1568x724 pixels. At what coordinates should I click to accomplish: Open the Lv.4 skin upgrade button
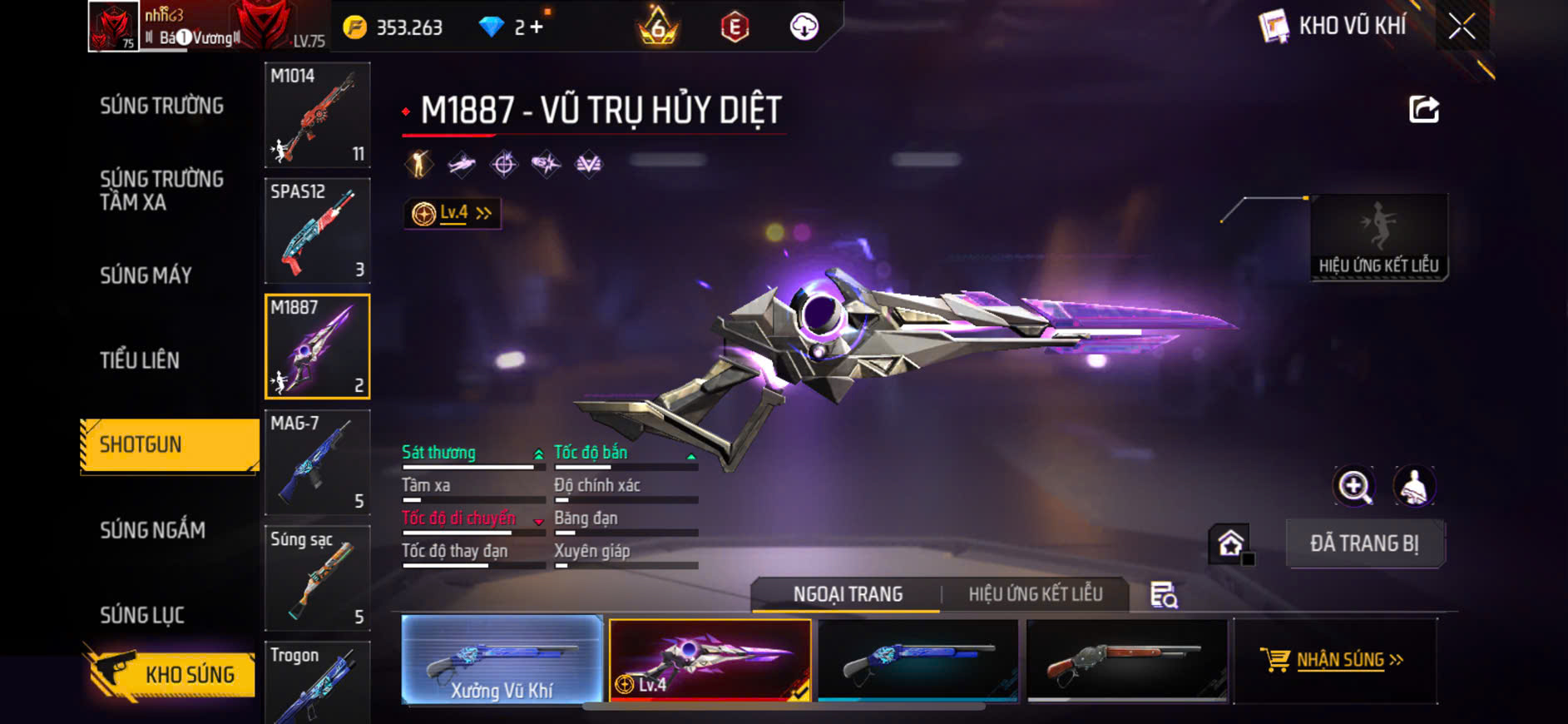(x=453, y=214)
